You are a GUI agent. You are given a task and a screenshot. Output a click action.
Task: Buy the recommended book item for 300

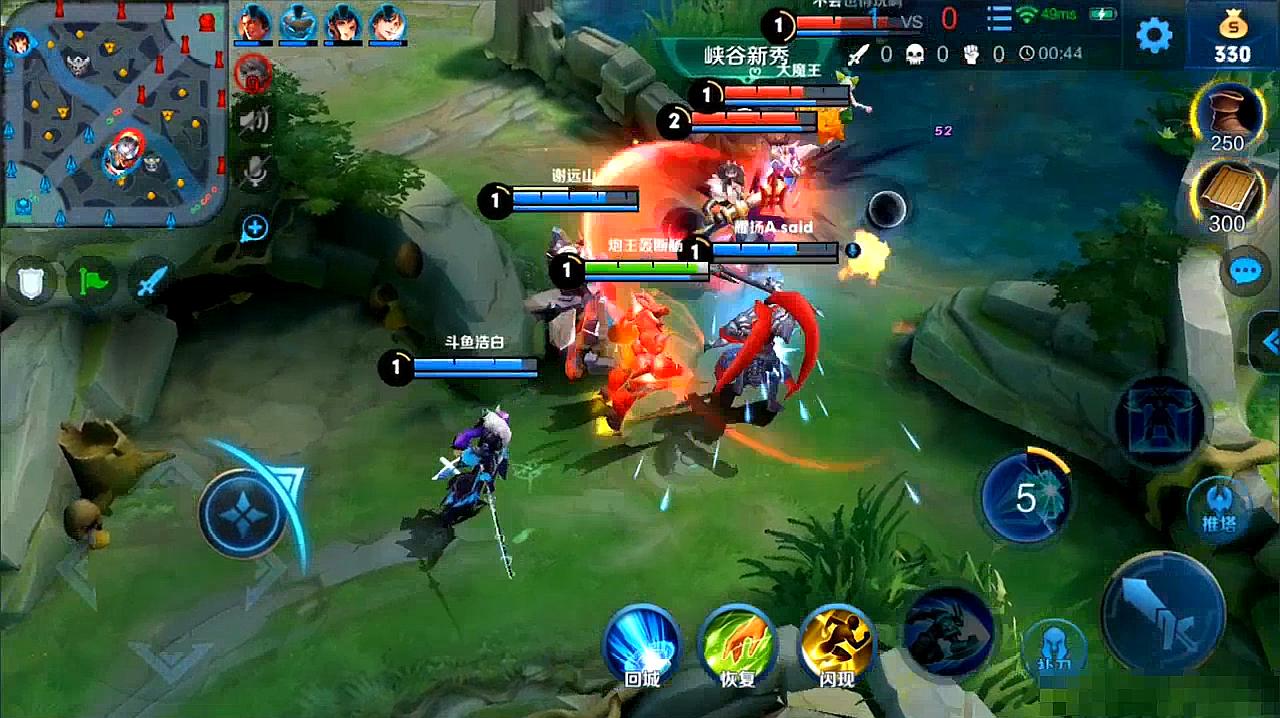tap(1226, 197)
